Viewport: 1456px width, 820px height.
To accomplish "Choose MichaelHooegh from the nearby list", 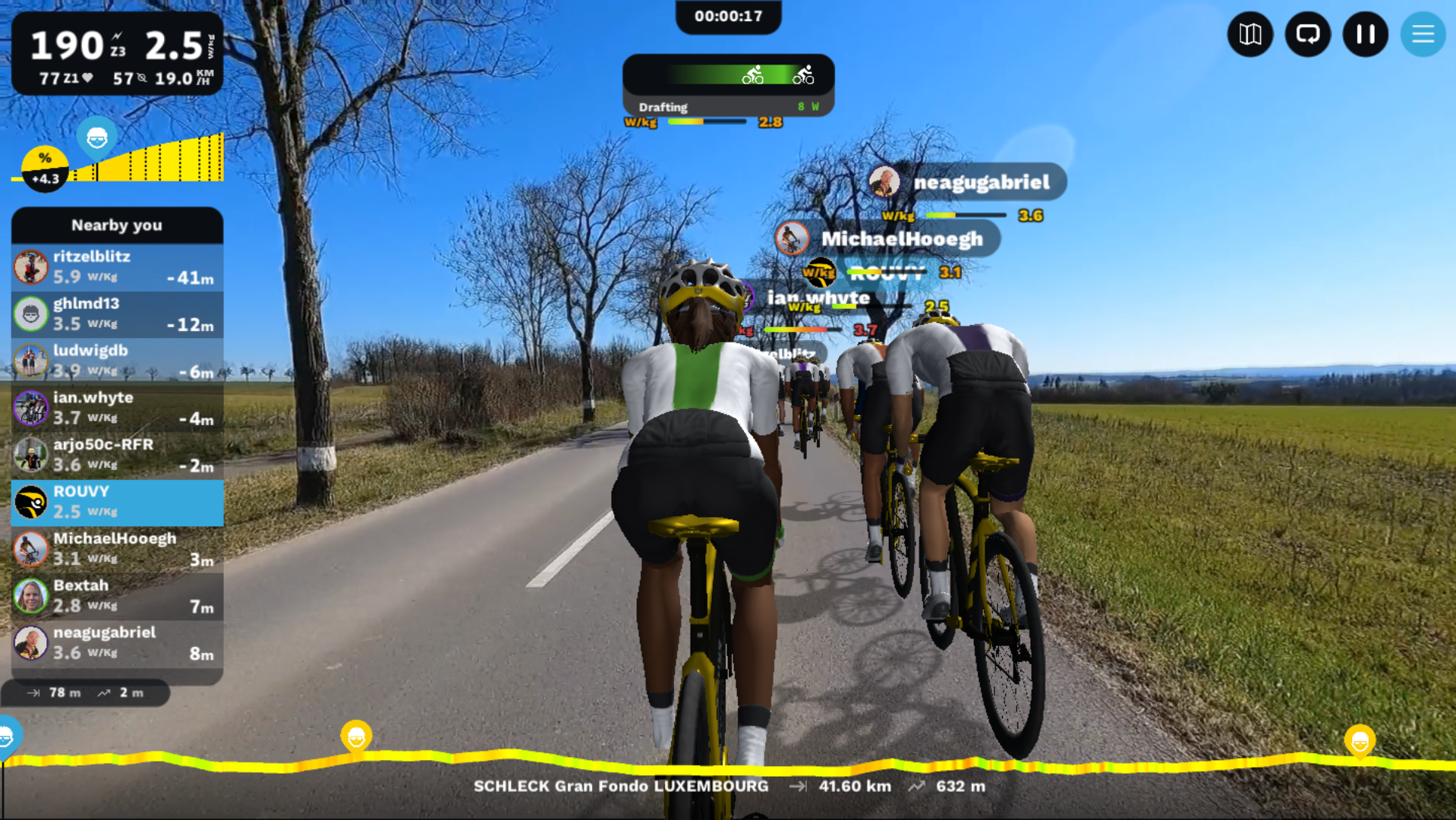I will point(118,550).
